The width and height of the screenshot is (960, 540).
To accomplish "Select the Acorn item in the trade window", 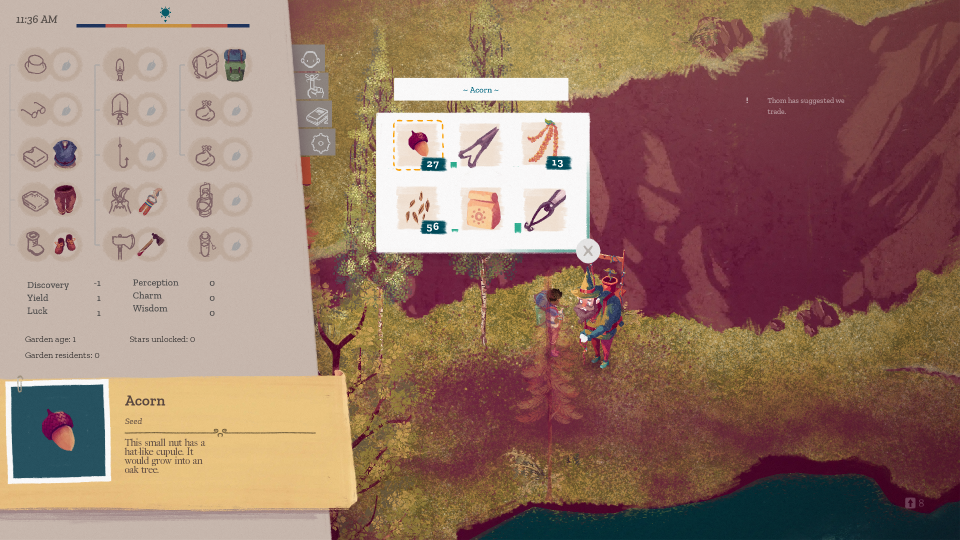I will [x=418, y=145].
